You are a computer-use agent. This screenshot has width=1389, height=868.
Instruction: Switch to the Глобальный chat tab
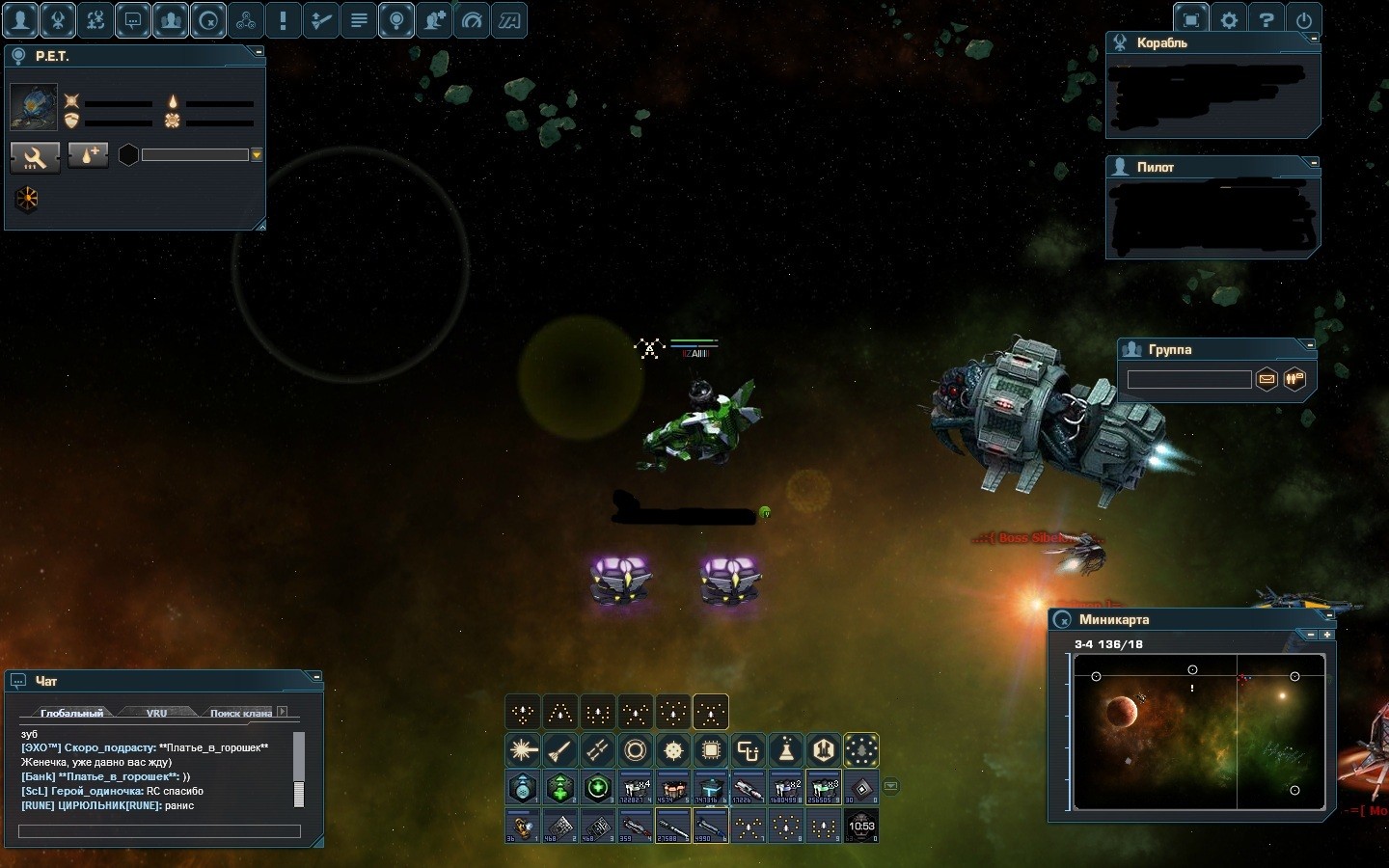pos(71,713)
